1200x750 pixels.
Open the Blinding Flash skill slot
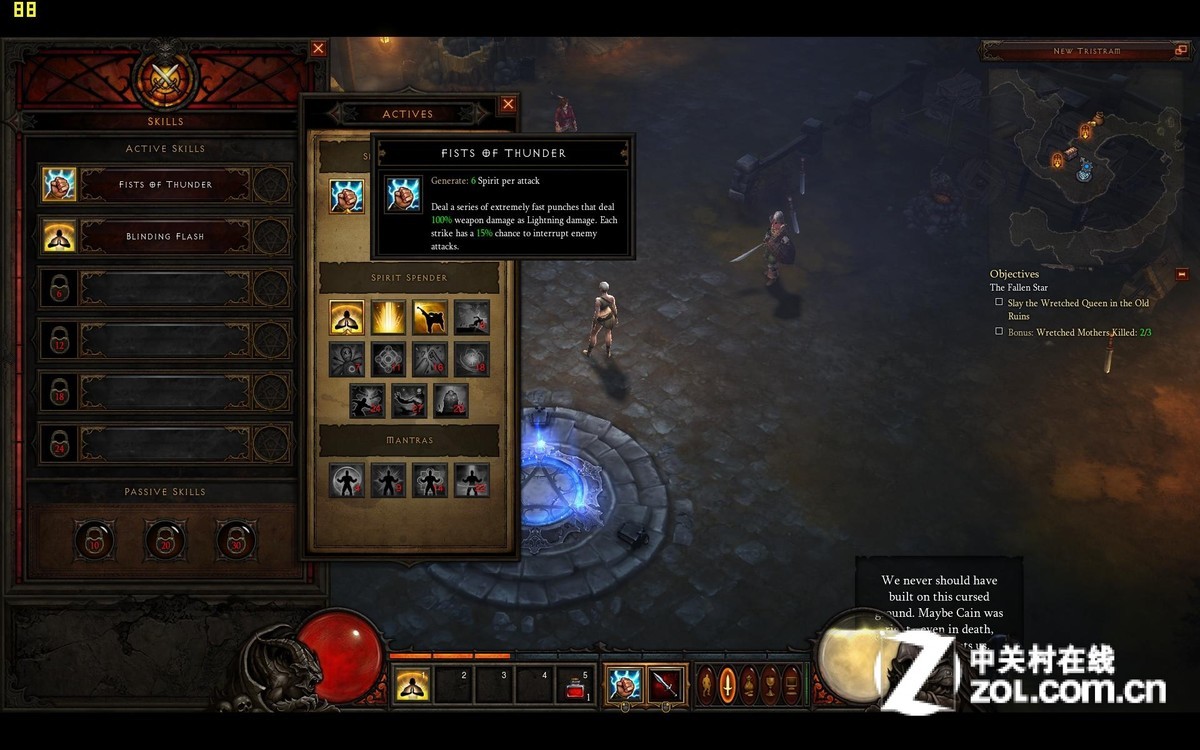tap(165, 236)
